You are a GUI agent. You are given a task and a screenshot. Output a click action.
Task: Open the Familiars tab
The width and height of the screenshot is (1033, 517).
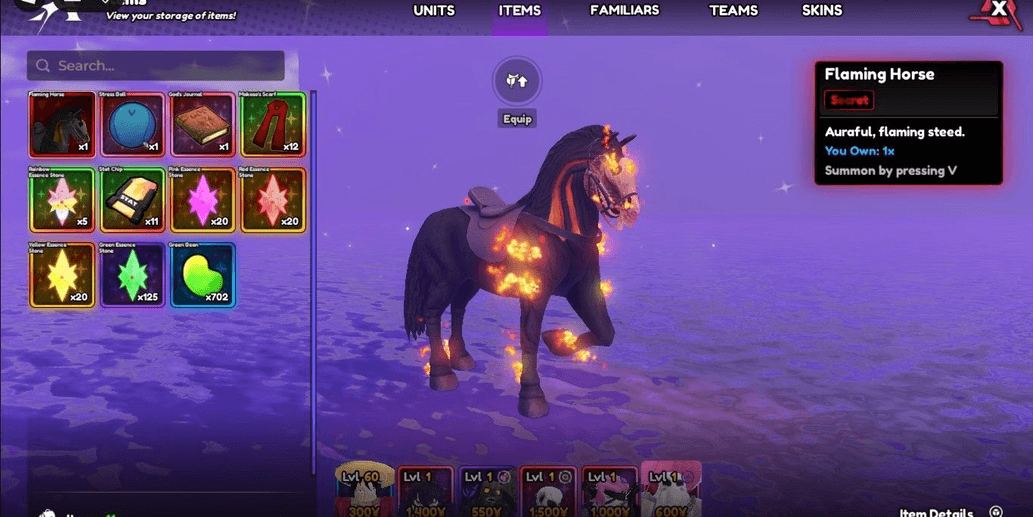pyautogui.click(x=624, y=11)
